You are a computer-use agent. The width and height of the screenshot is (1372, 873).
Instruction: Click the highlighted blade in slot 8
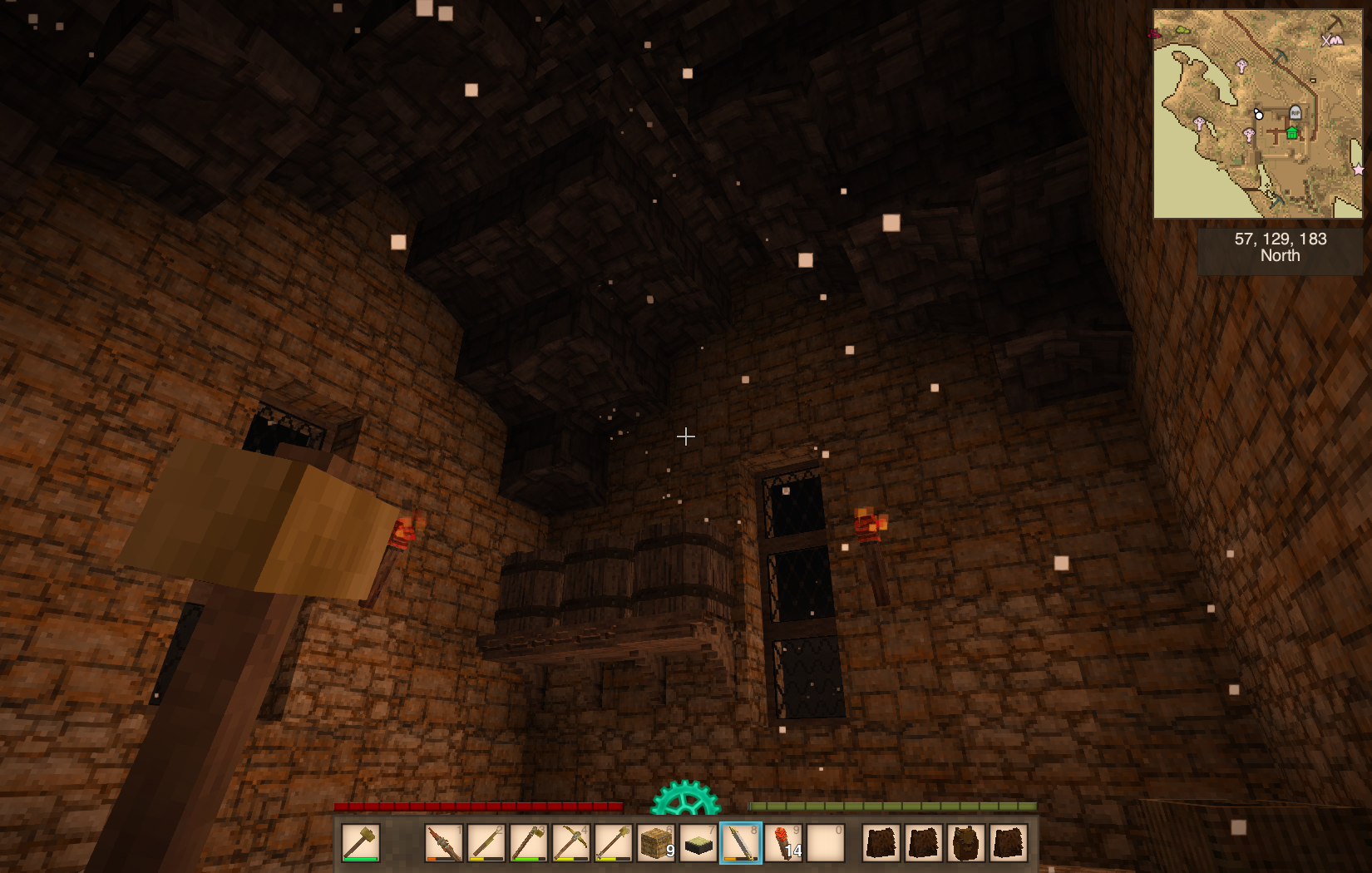740,843
